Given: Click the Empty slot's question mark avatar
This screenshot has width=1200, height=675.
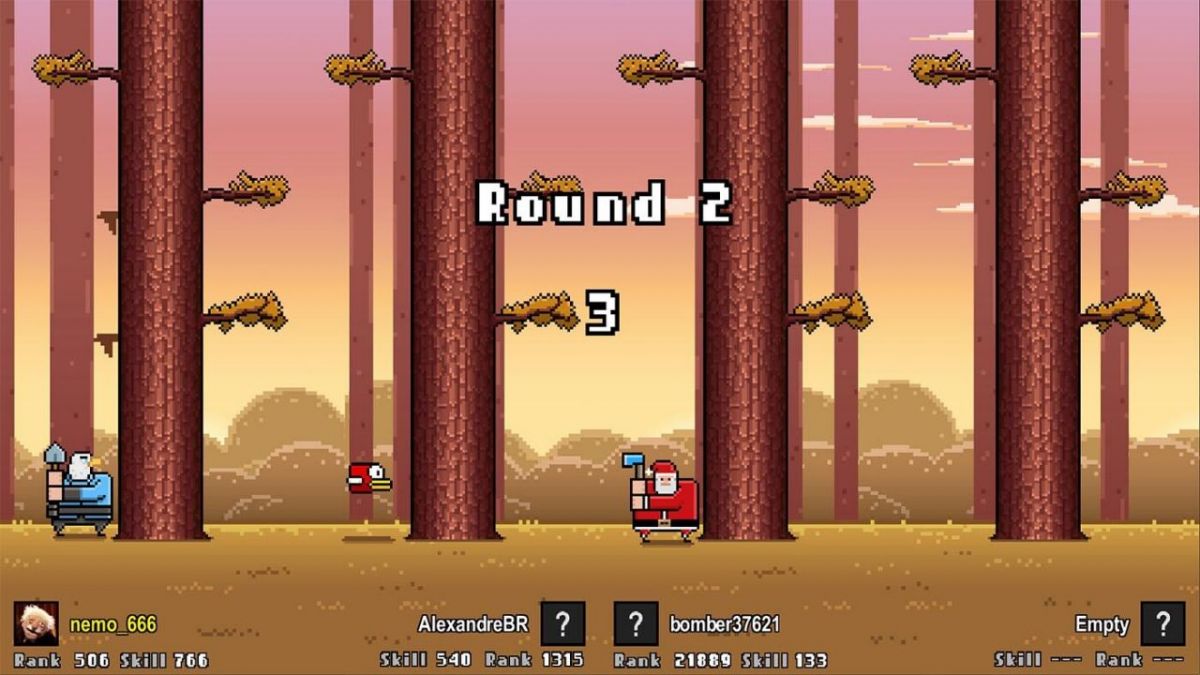Looking at the screenshot, I should click(1163, 624).
